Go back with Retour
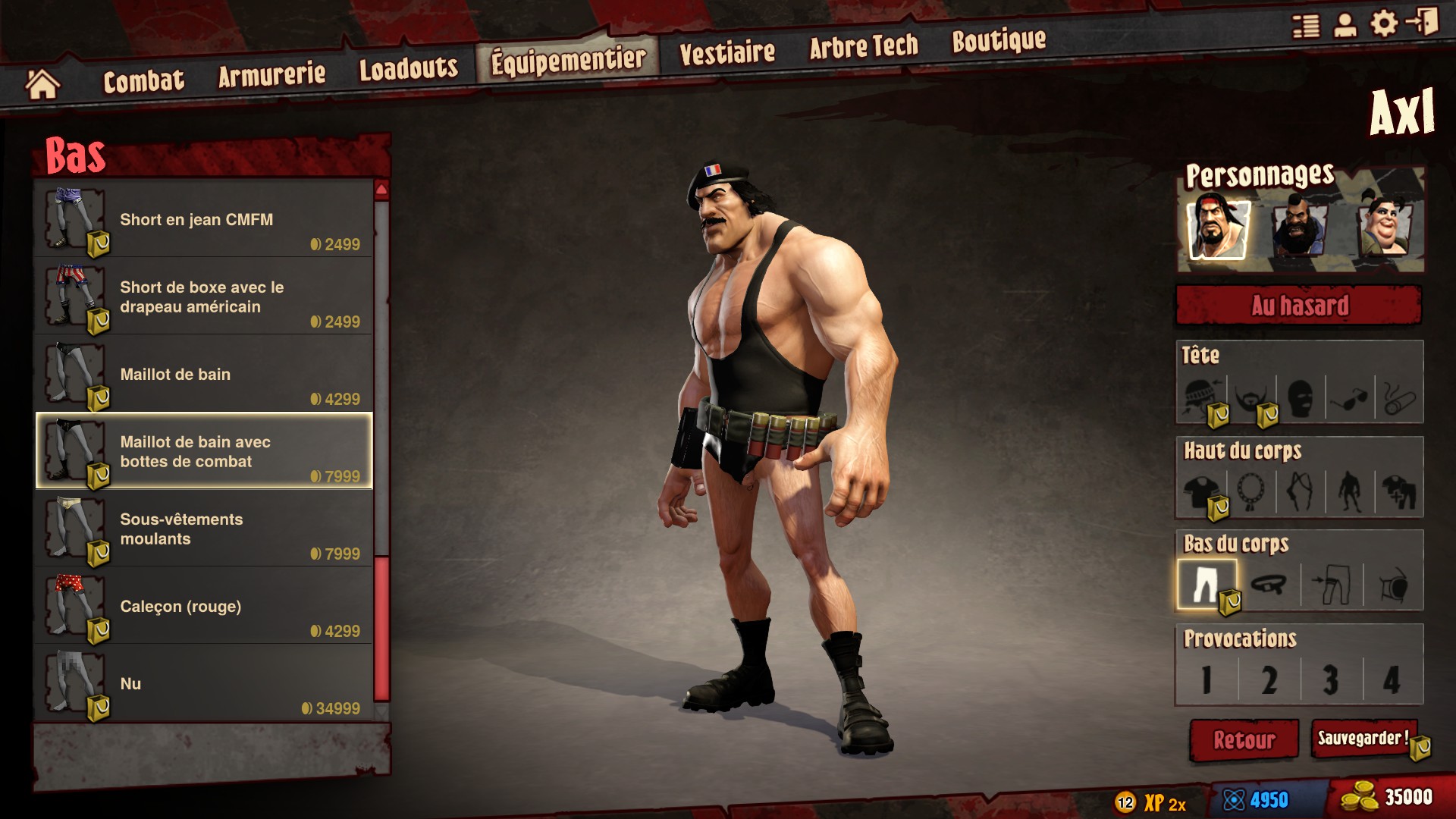The image size is (1456, 819). click(x=1244, y=739)
